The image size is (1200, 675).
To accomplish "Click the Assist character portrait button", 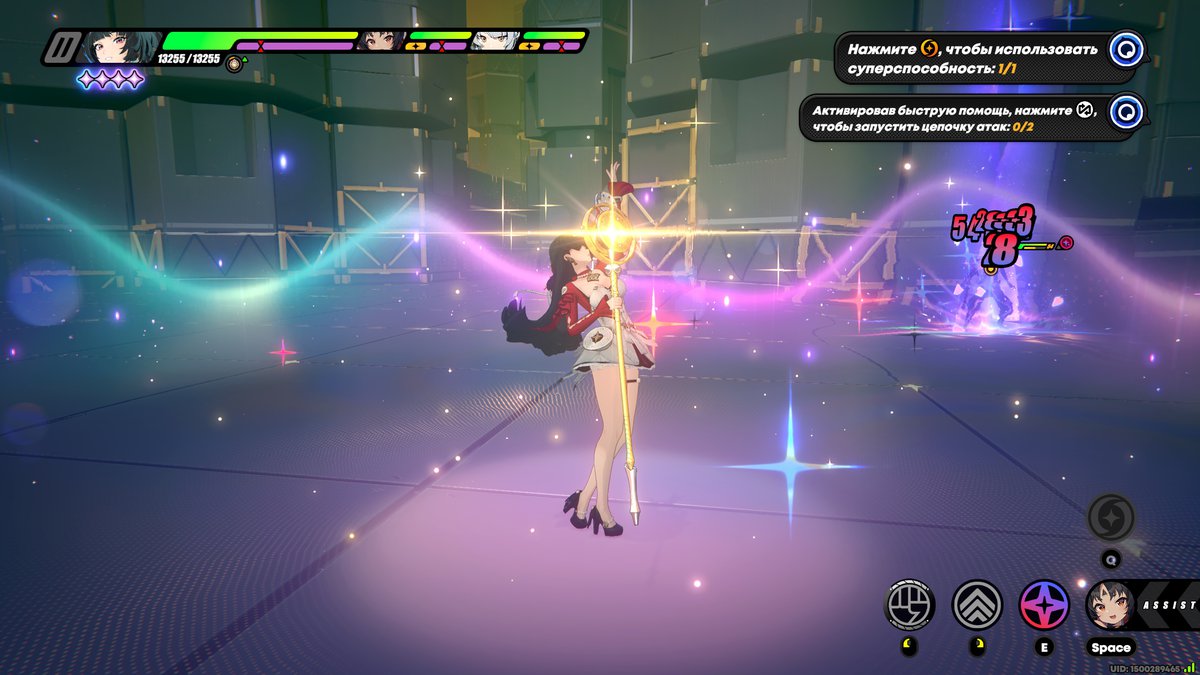I will click(1111, 605).
